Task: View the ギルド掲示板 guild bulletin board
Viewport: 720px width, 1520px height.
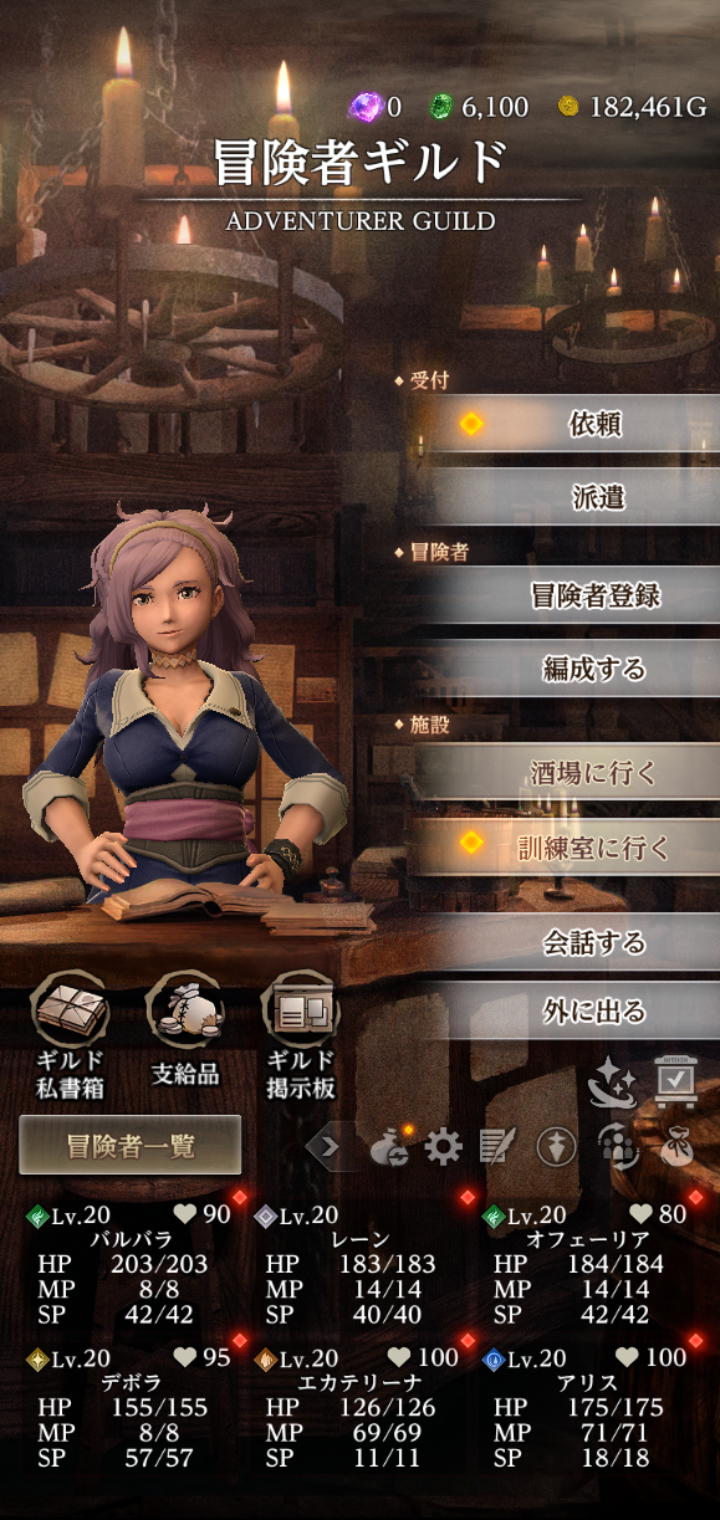Action: coord(301,1033)
